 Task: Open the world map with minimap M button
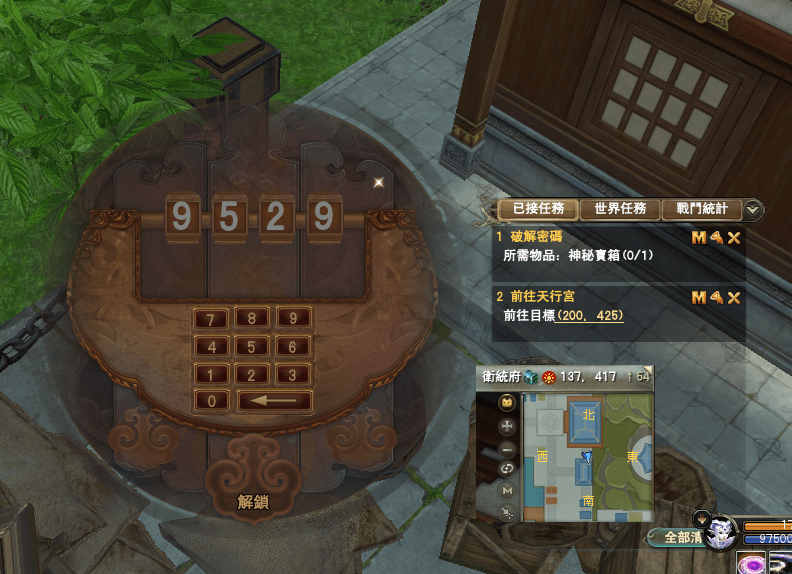(x=508, y=491)
